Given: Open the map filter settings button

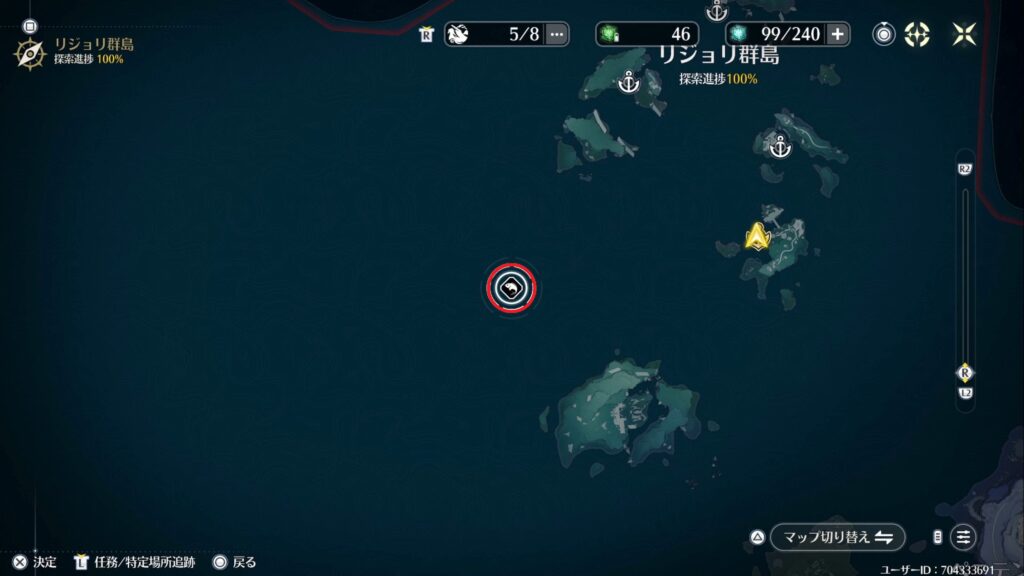Looking at the screenshot, I should [x=963, y=537].
